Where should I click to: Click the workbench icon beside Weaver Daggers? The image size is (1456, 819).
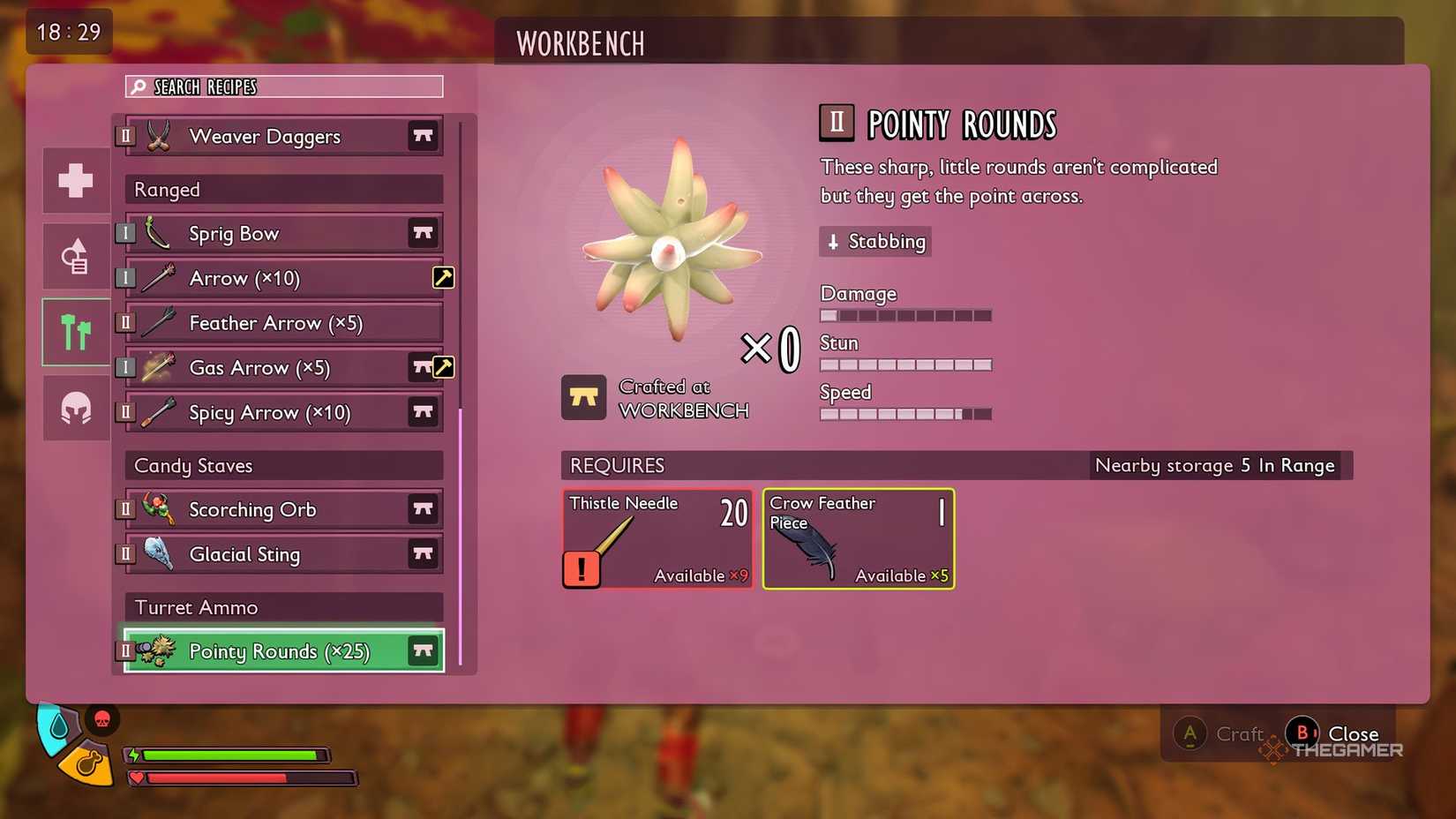[x=423, y=136]
